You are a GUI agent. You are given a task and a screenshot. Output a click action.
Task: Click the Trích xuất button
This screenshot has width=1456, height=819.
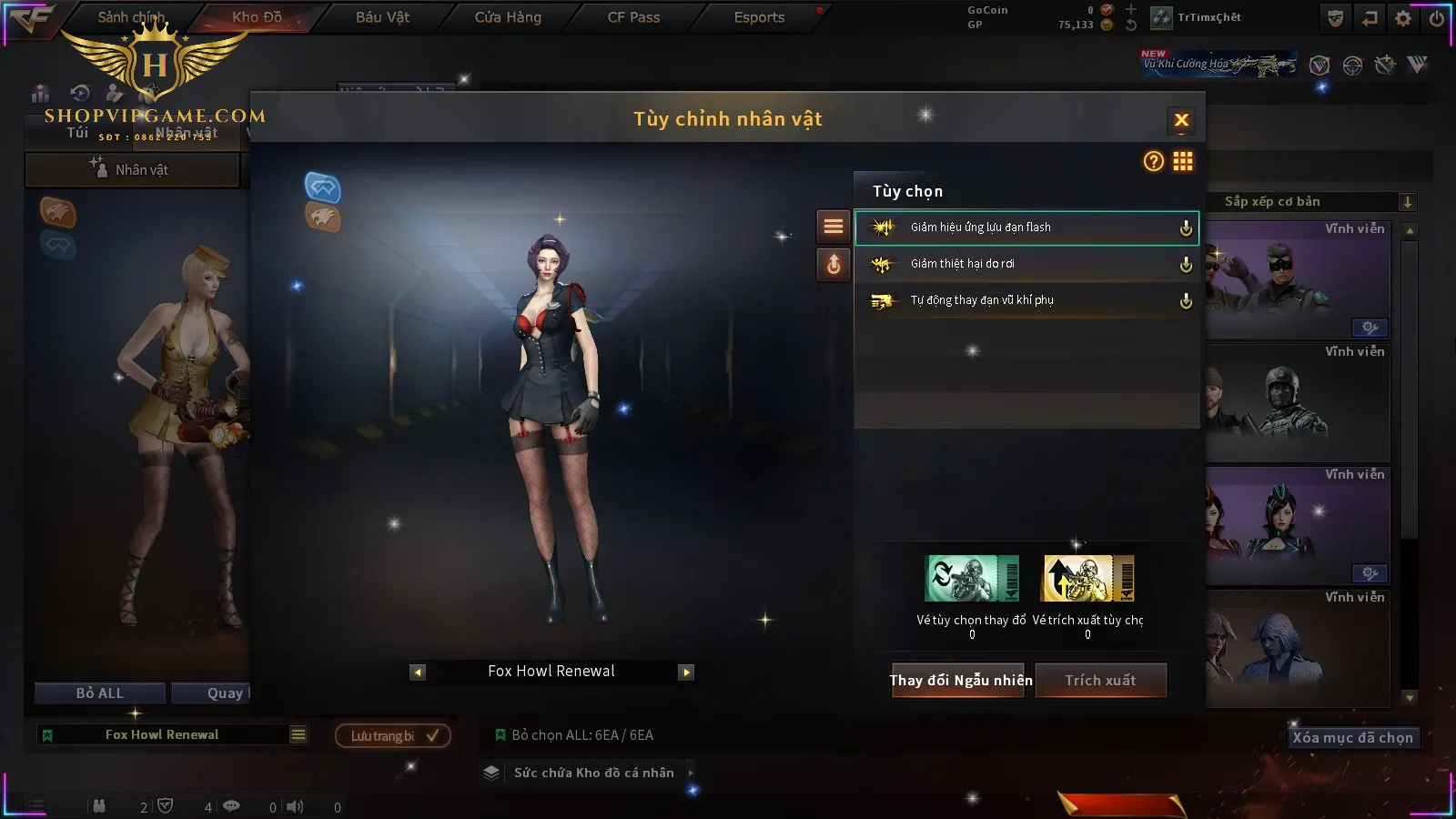click(1101, 680)
